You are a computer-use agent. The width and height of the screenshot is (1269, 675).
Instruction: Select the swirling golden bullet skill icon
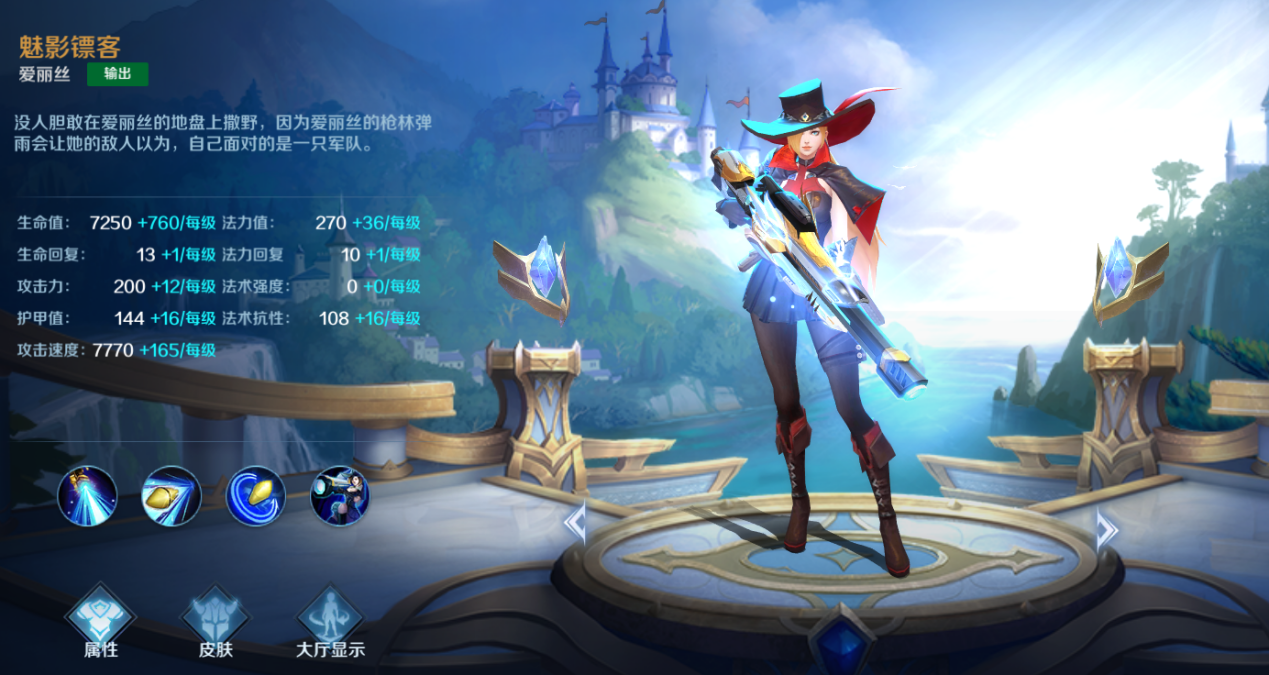click(x=257, y=496)
